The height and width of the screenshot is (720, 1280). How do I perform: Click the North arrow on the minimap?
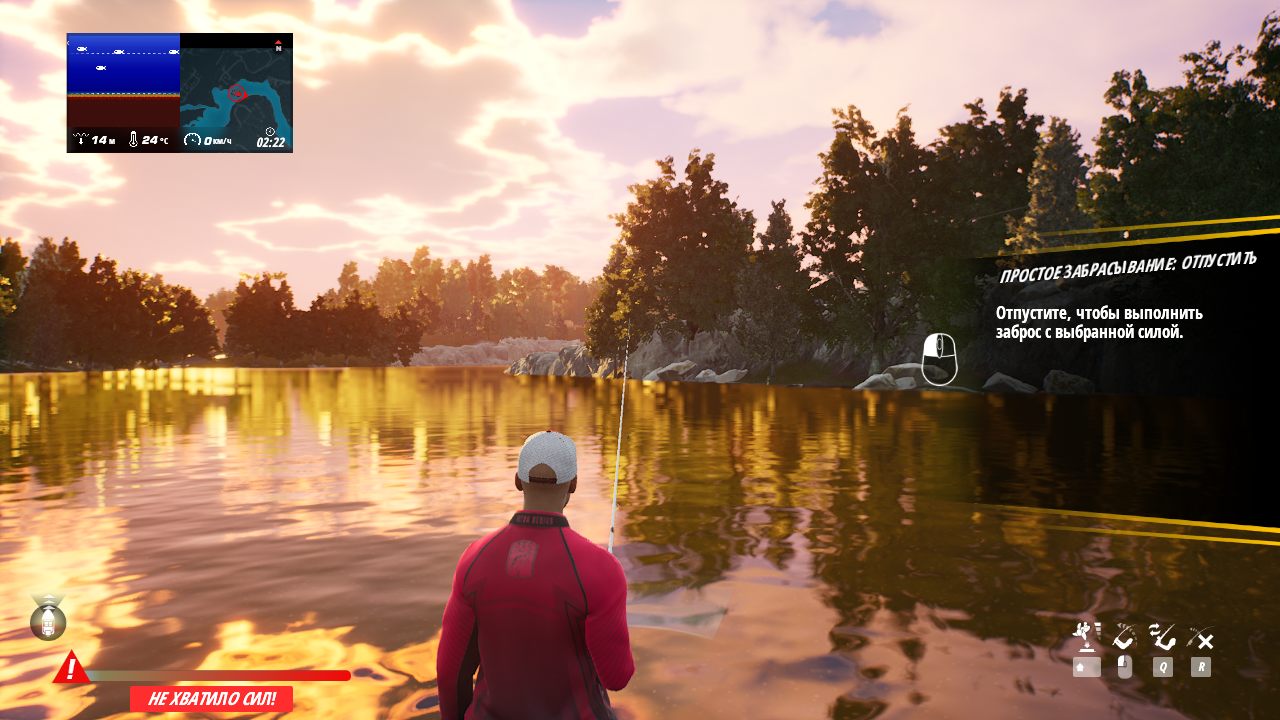pyautogui.click(x=279, y=44)
